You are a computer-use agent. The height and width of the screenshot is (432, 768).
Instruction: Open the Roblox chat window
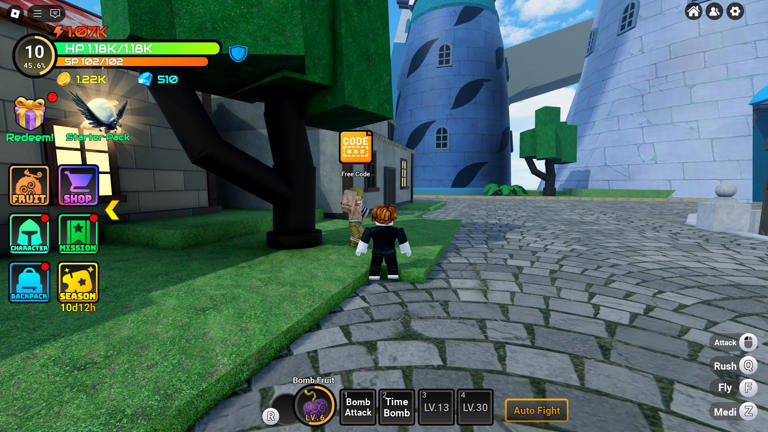[56, 13]
